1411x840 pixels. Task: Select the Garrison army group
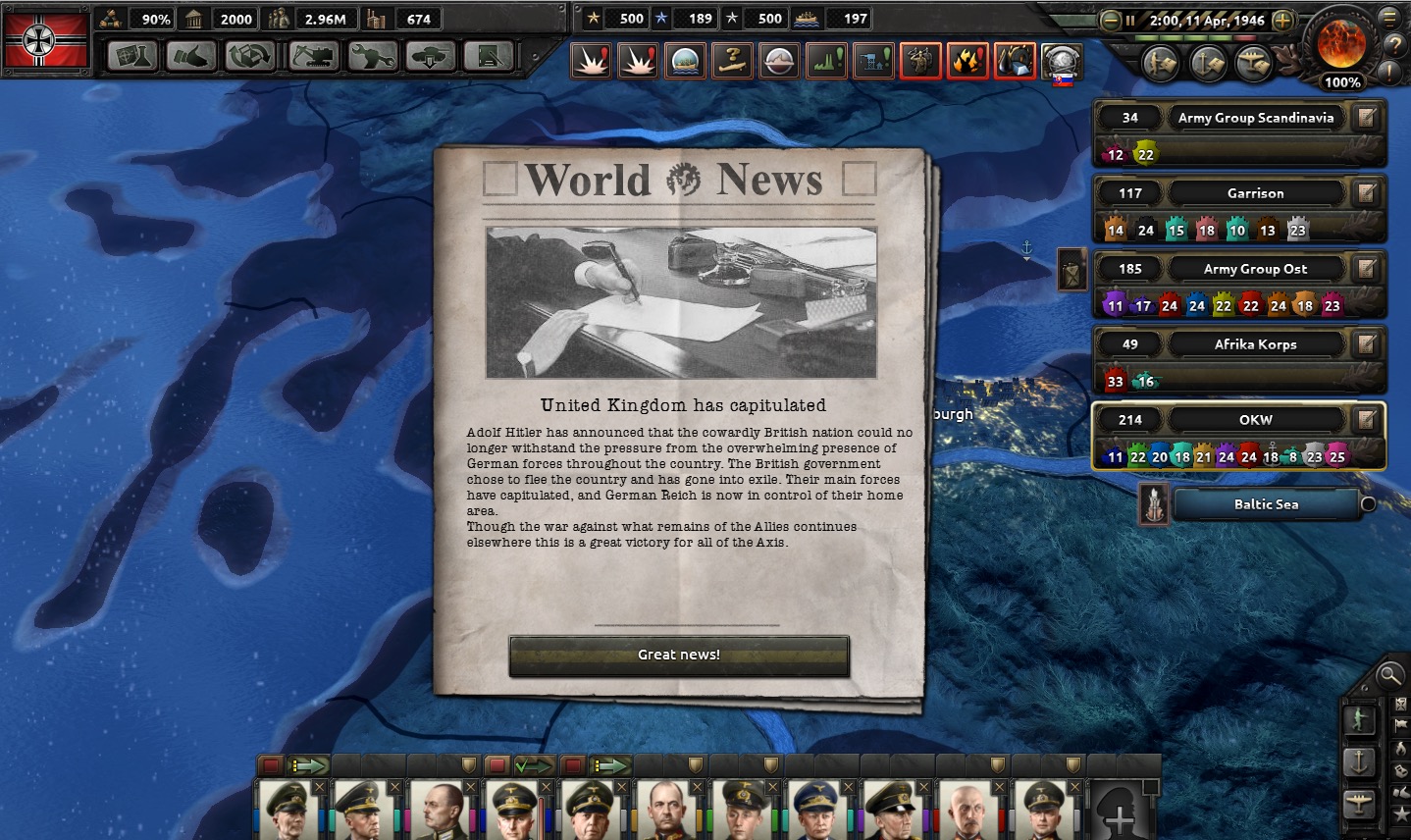click(1255, 193)
